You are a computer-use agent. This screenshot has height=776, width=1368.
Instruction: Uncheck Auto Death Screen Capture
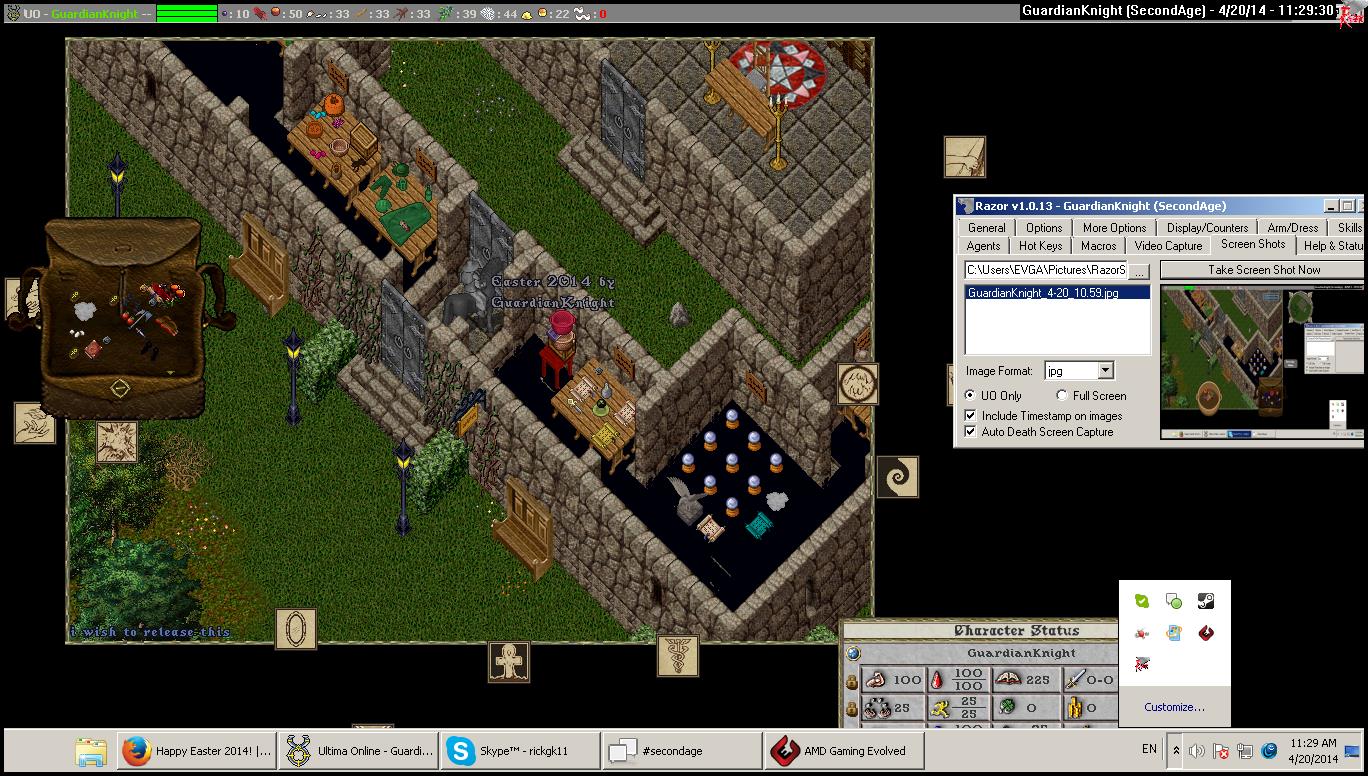pyautogui.click(x=970, y=432)
